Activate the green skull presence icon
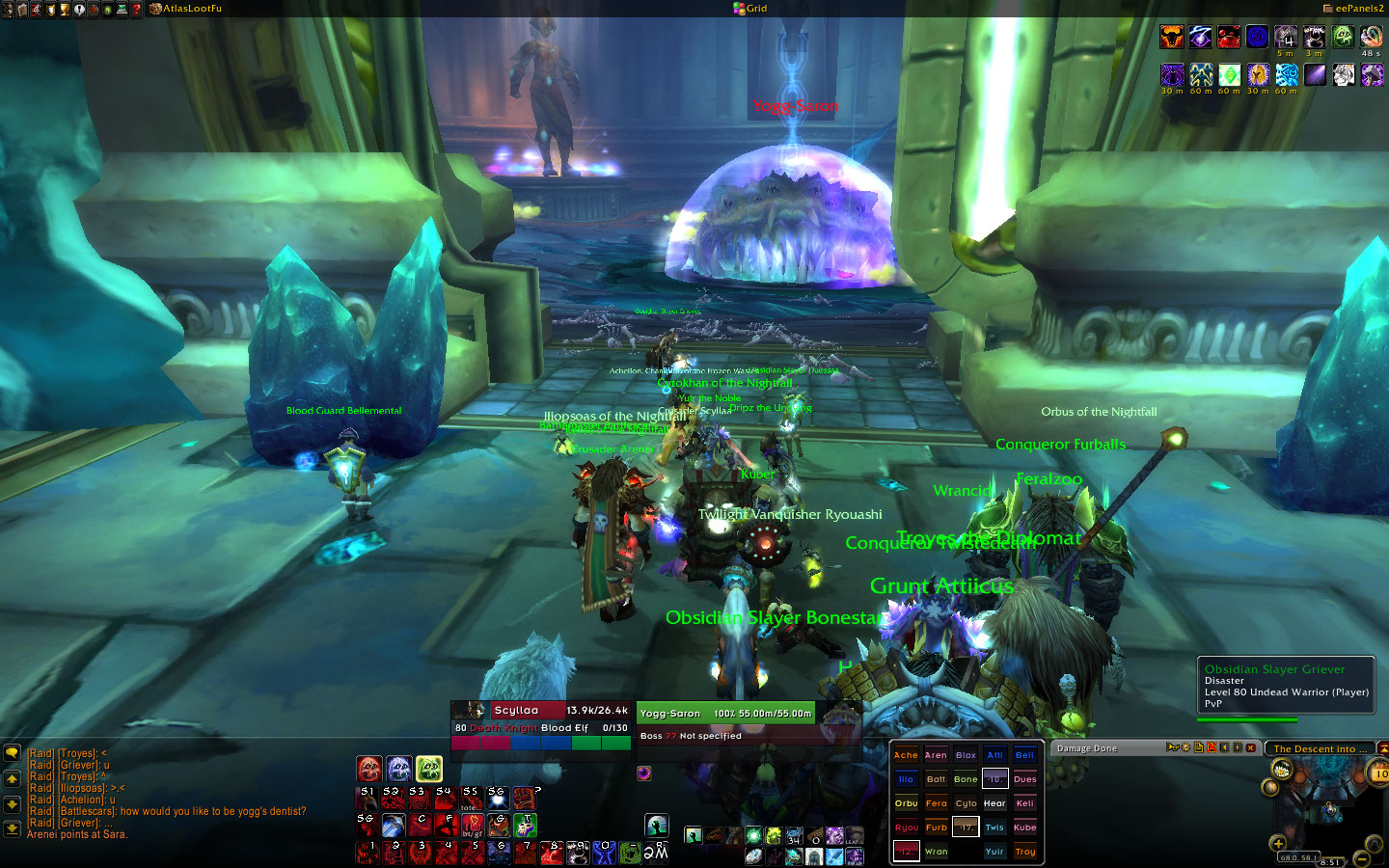The image size is (1389, 868). 429,769
